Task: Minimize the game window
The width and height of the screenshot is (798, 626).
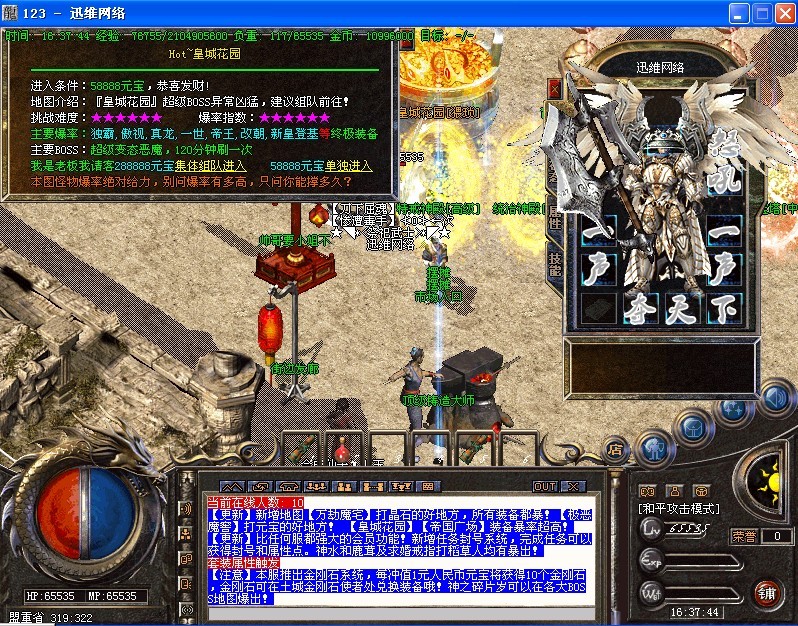Action: coord(739,13)
